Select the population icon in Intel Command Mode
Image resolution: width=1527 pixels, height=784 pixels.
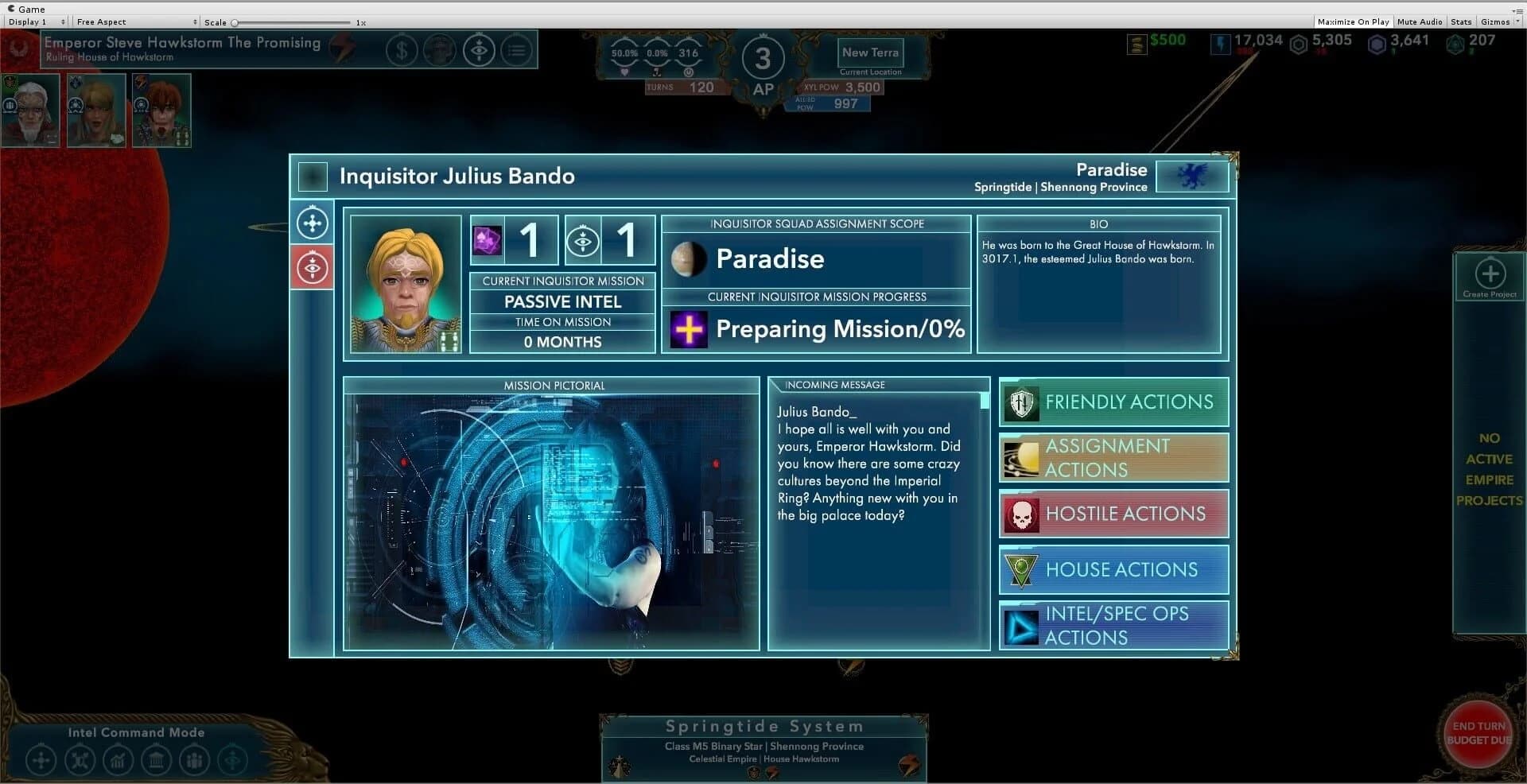tap(195, 759)
